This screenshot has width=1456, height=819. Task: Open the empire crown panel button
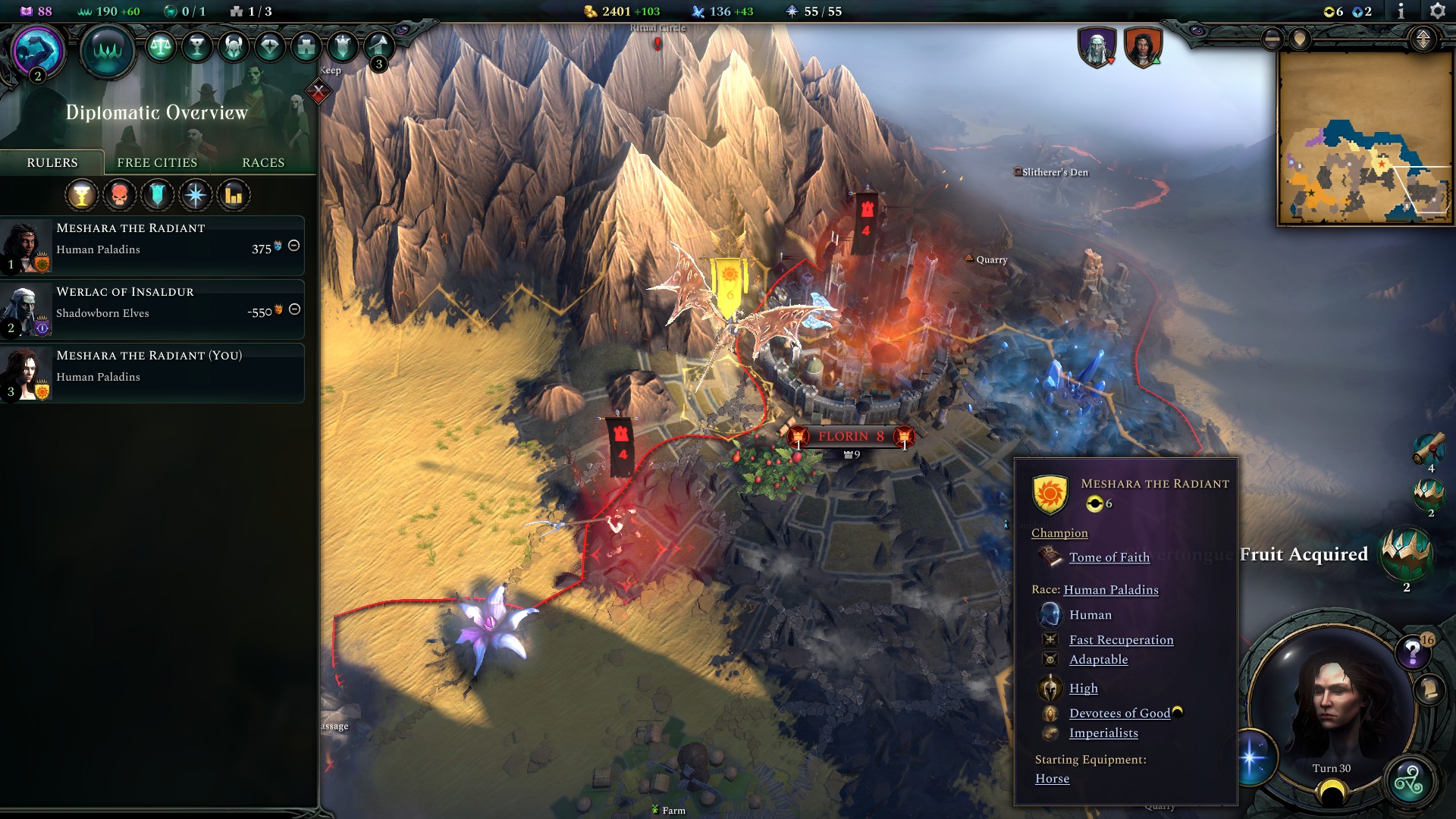(x=108, y=50)
